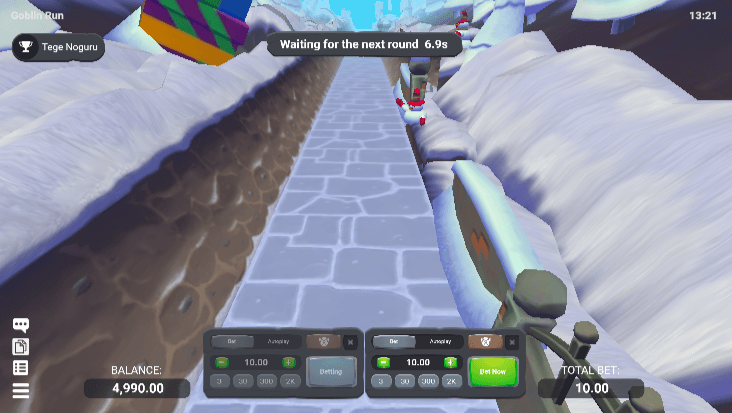Pick the 30 quick bet in right panel
This screenshot has height=413, width=732.
coord(405,381)
